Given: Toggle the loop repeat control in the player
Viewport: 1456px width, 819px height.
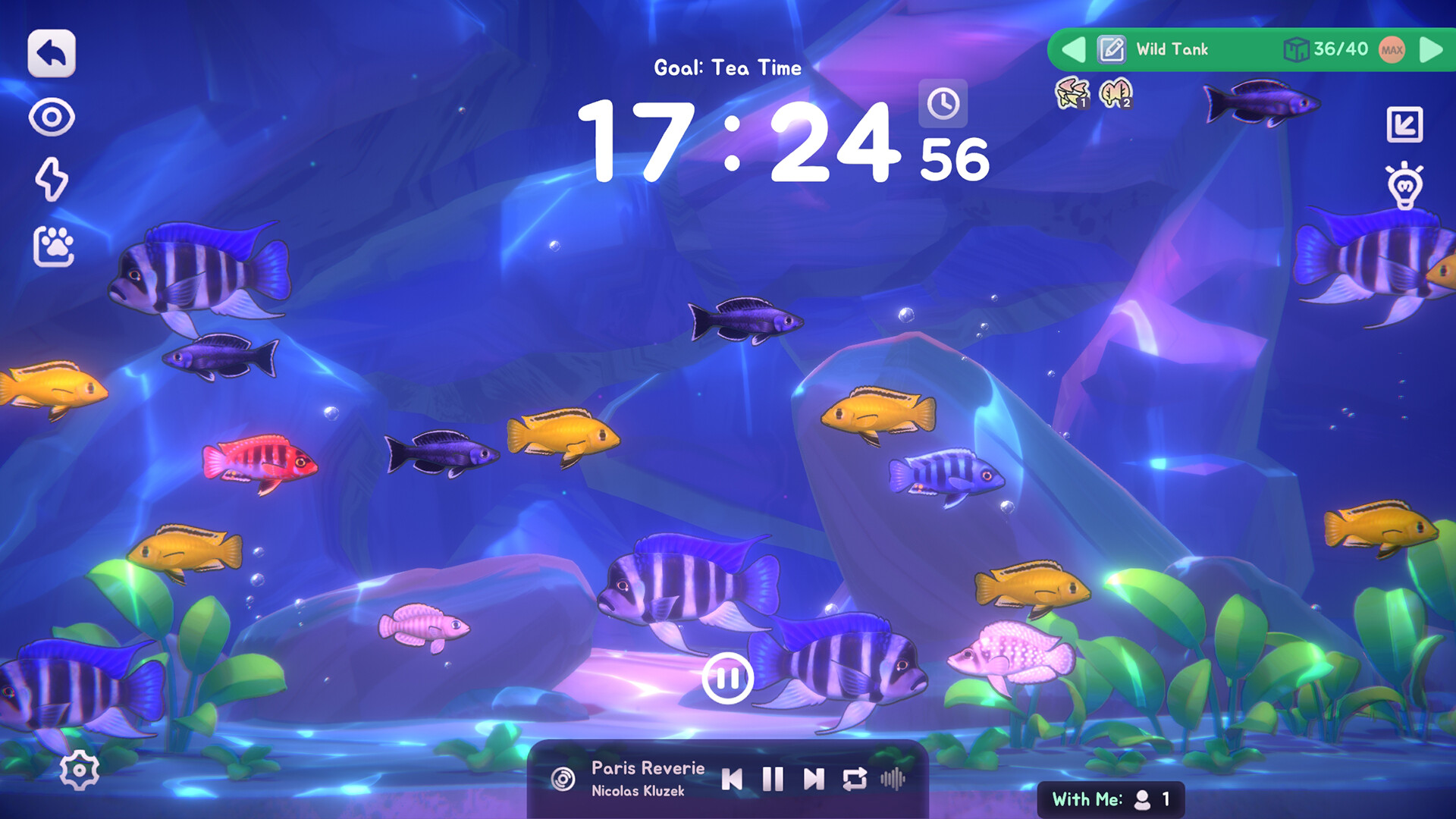Looking at the screenshot, I should pyautogui.click(x=856, y=778).
